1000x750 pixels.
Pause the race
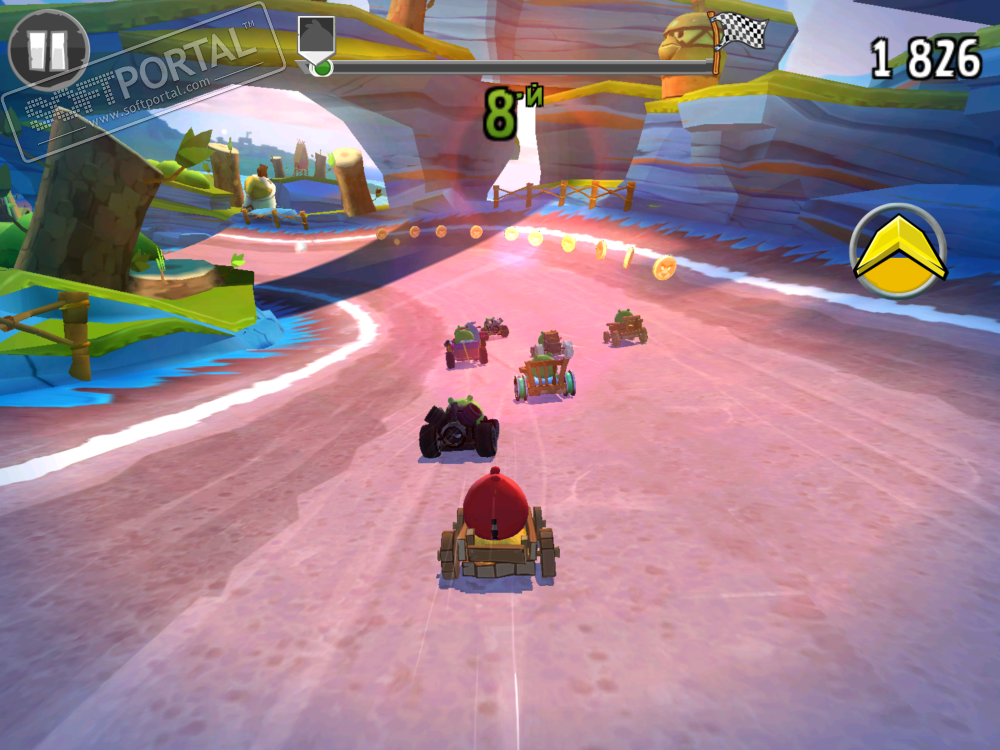48,50
